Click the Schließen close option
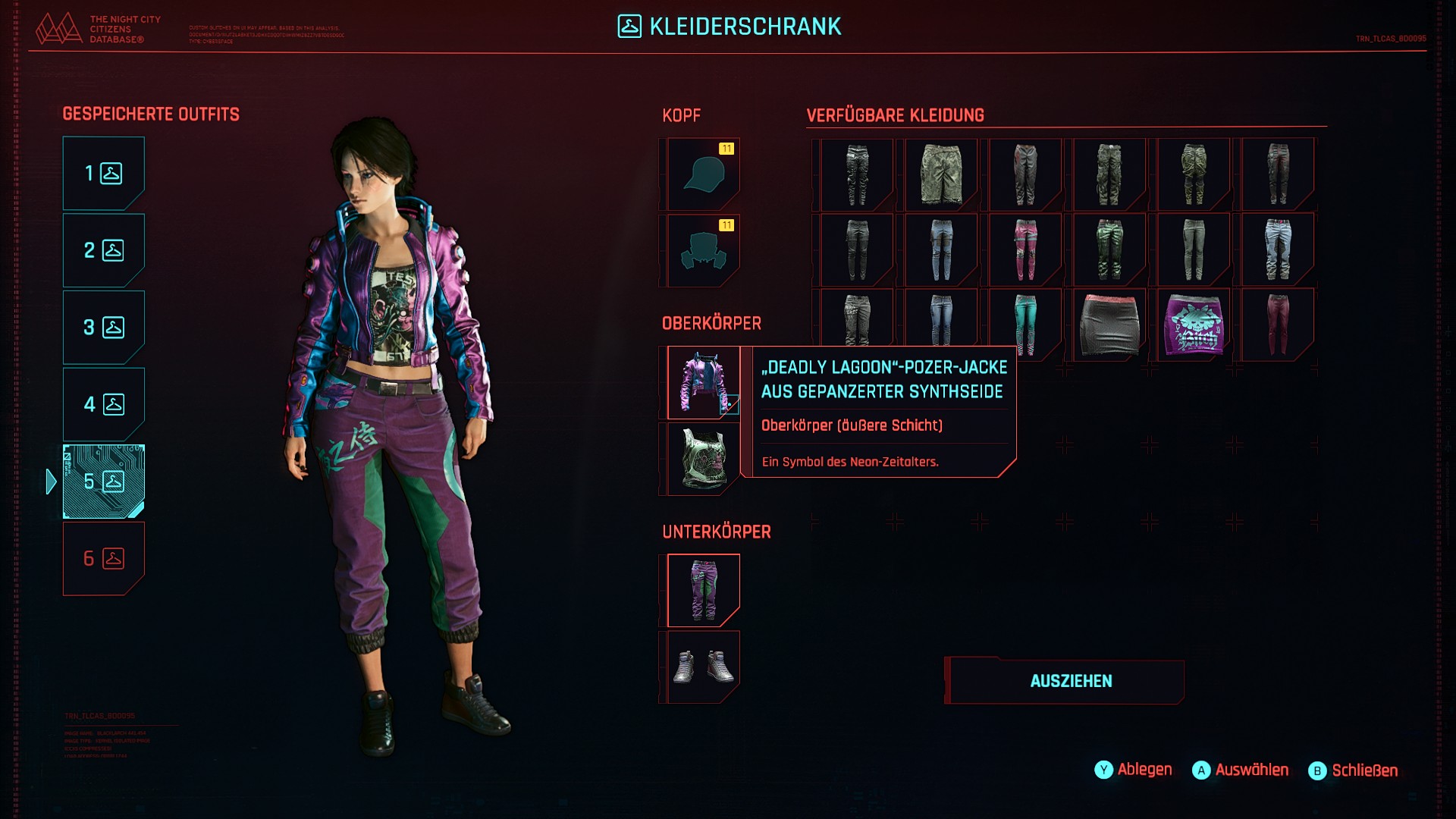 1354,770
